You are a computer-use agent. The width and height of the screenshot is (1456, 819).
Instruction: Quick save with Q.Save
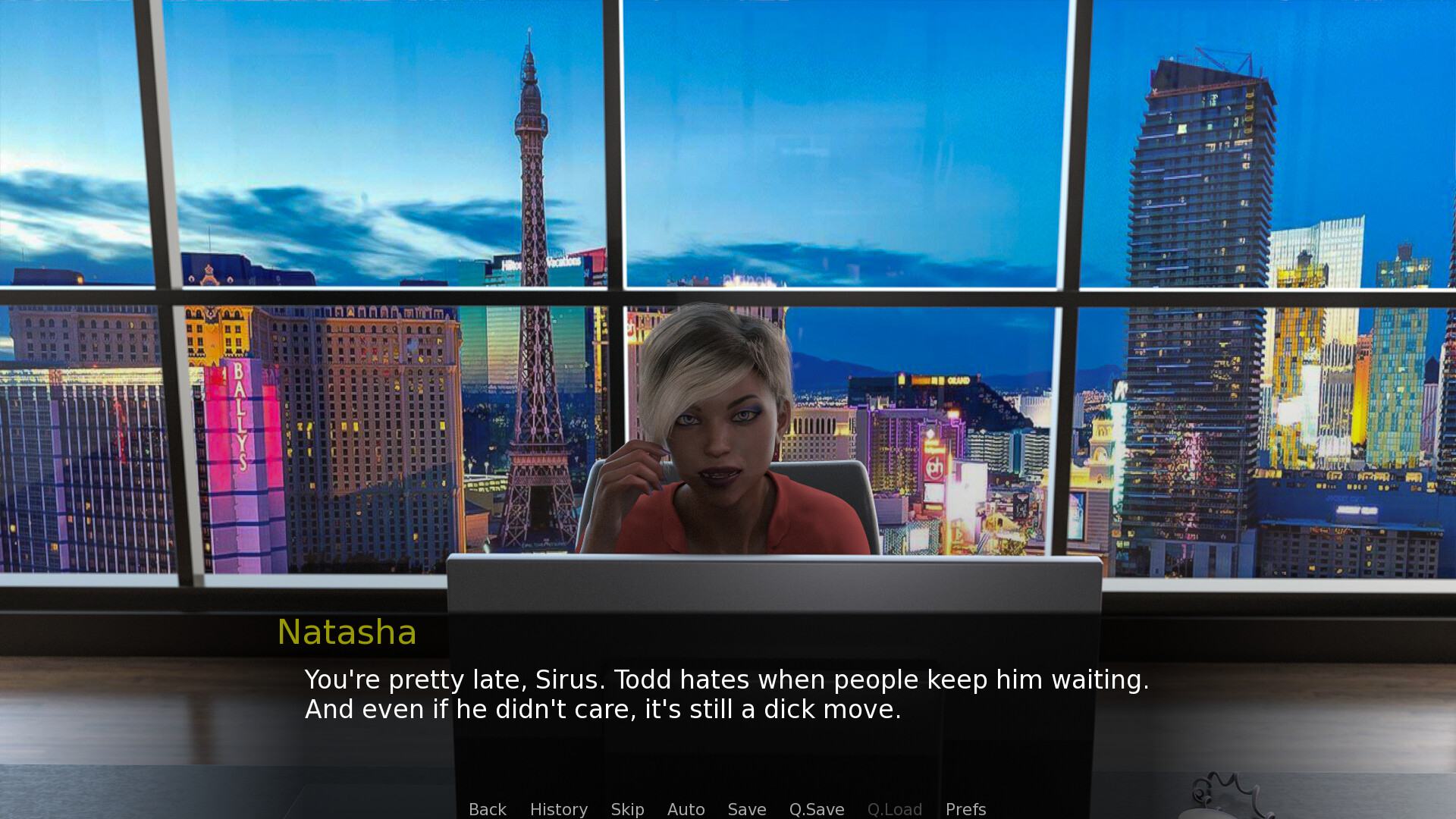[x=816, y=809]
